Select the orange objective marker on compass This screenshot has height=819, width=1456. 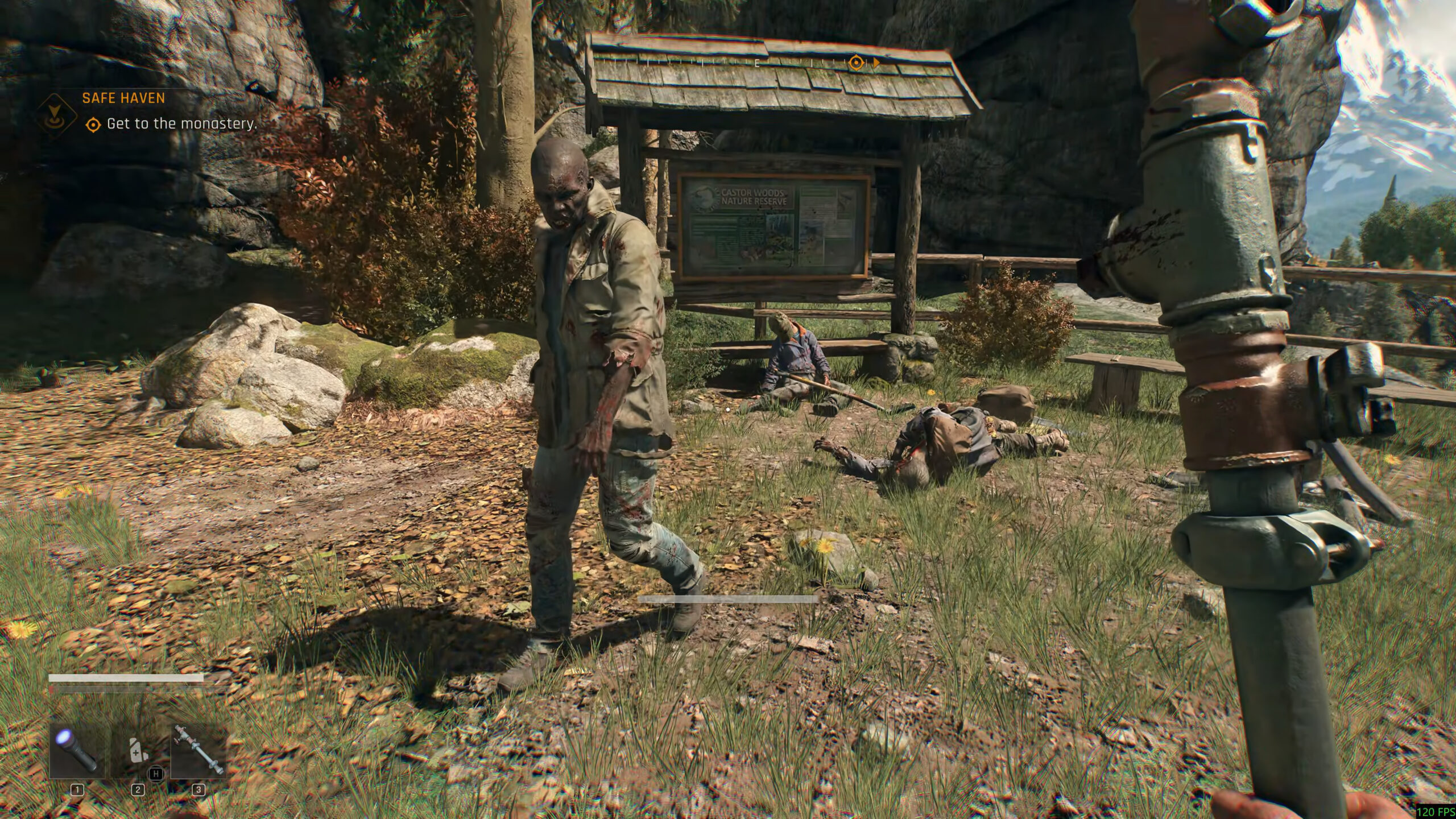[856, 63]
